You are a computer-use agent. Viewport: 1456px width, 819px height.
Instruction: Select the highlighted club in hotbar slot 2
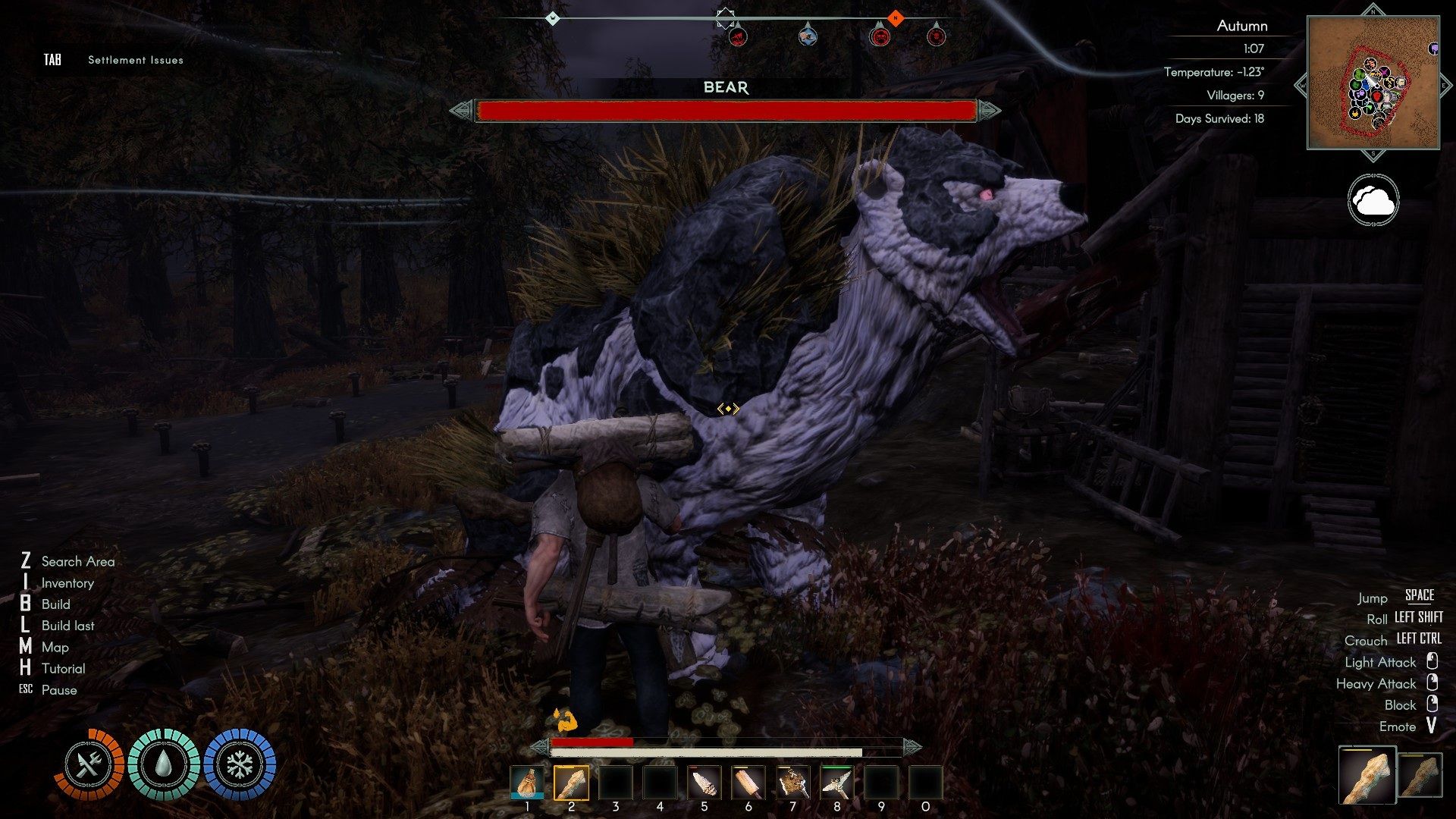571,783
